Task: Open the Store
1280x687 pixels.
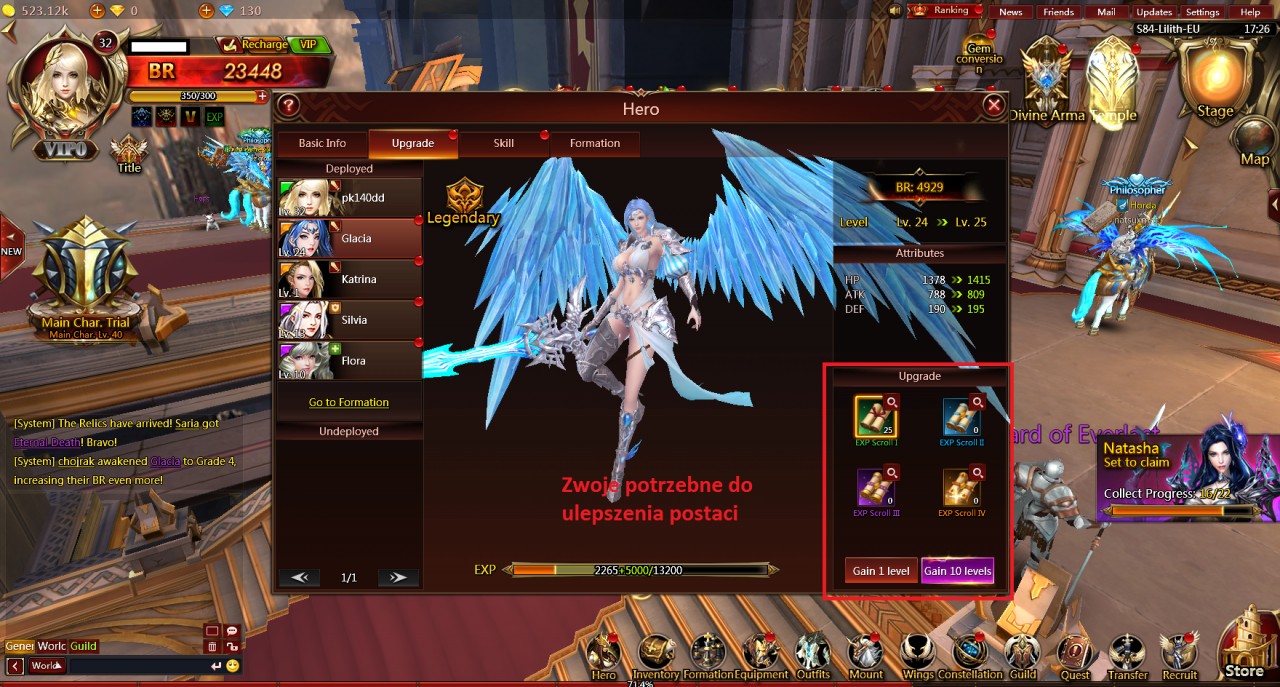Action: click(1244, 645)
